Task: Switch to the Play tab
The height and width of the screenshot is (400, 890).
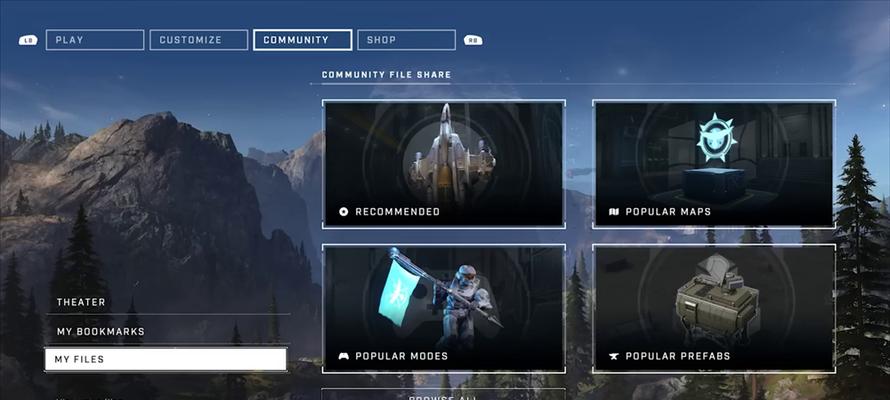Action: point(95,40)
